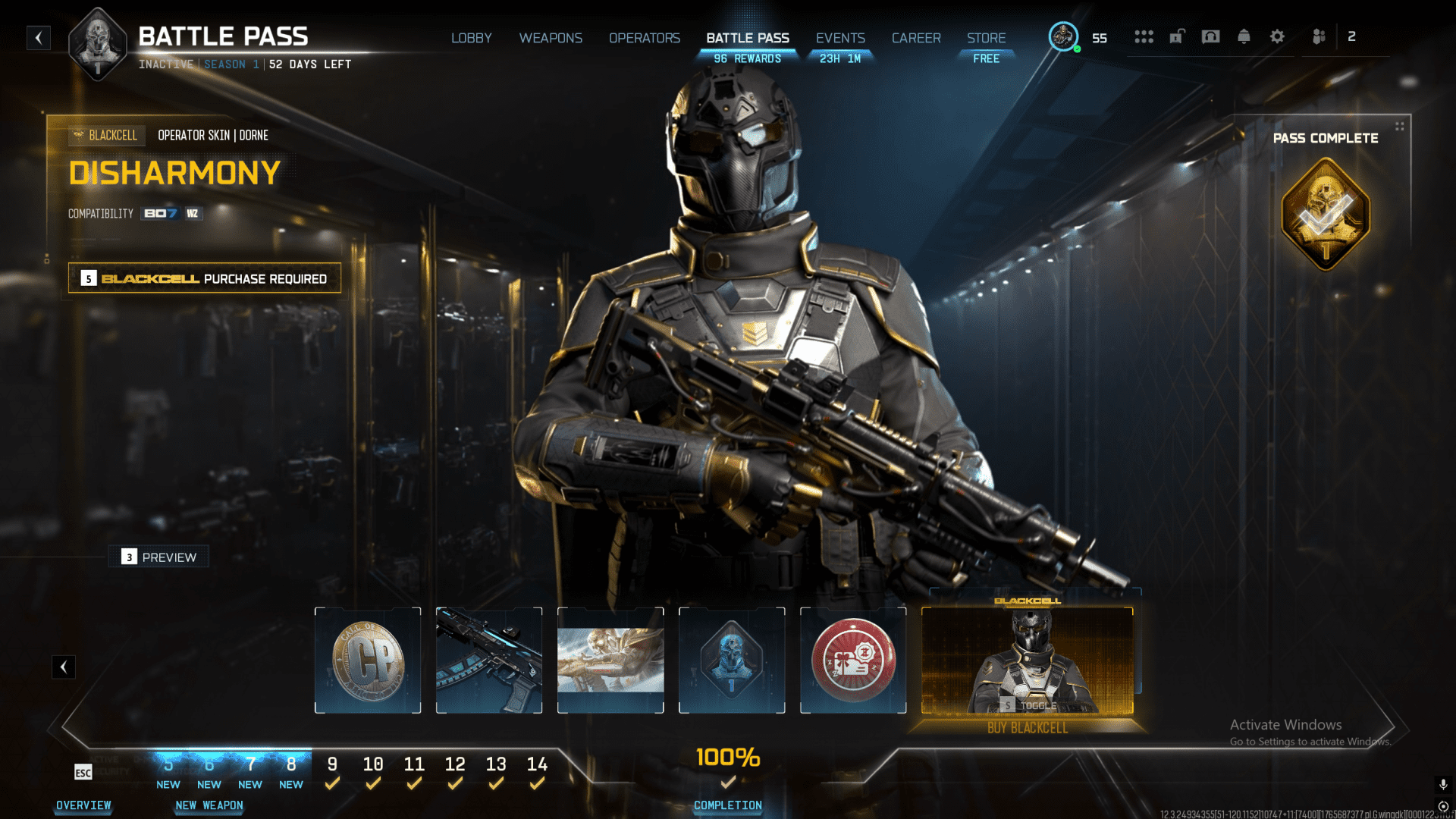Buy BlackCell from the operator tile
Viewport: 1456px width, 819px height.
(x=1027, y=728)
